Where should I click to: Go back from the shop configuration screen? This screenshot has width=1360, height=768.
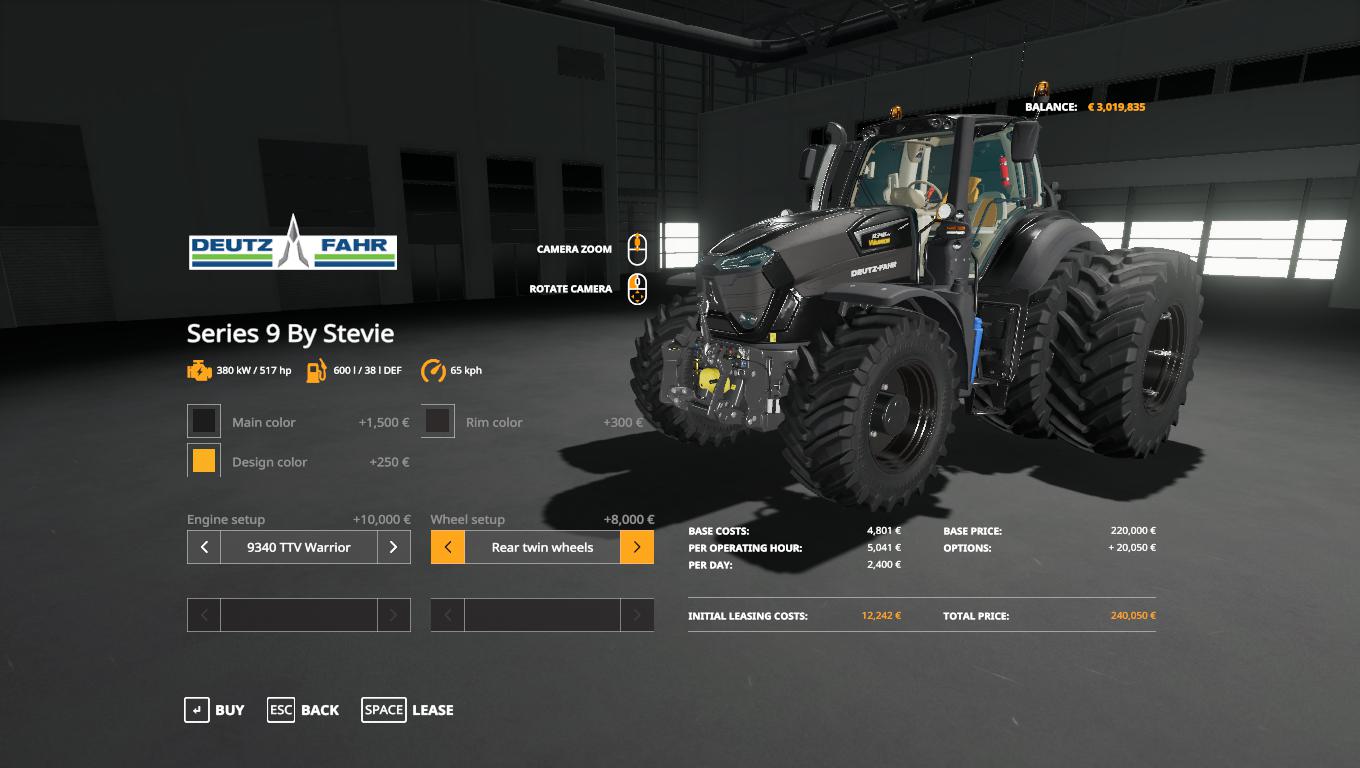click(303, 710)
